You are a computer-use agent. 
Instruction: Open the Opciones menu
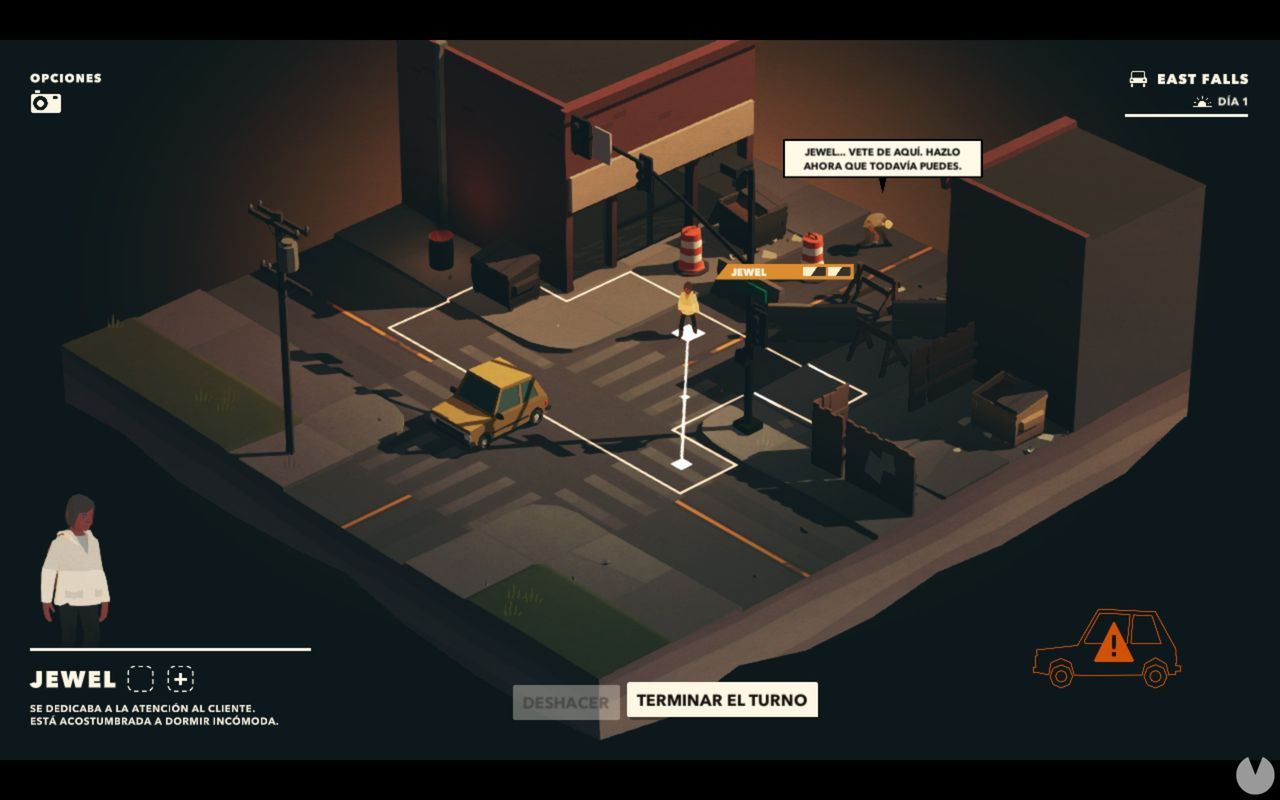[64, 77]
